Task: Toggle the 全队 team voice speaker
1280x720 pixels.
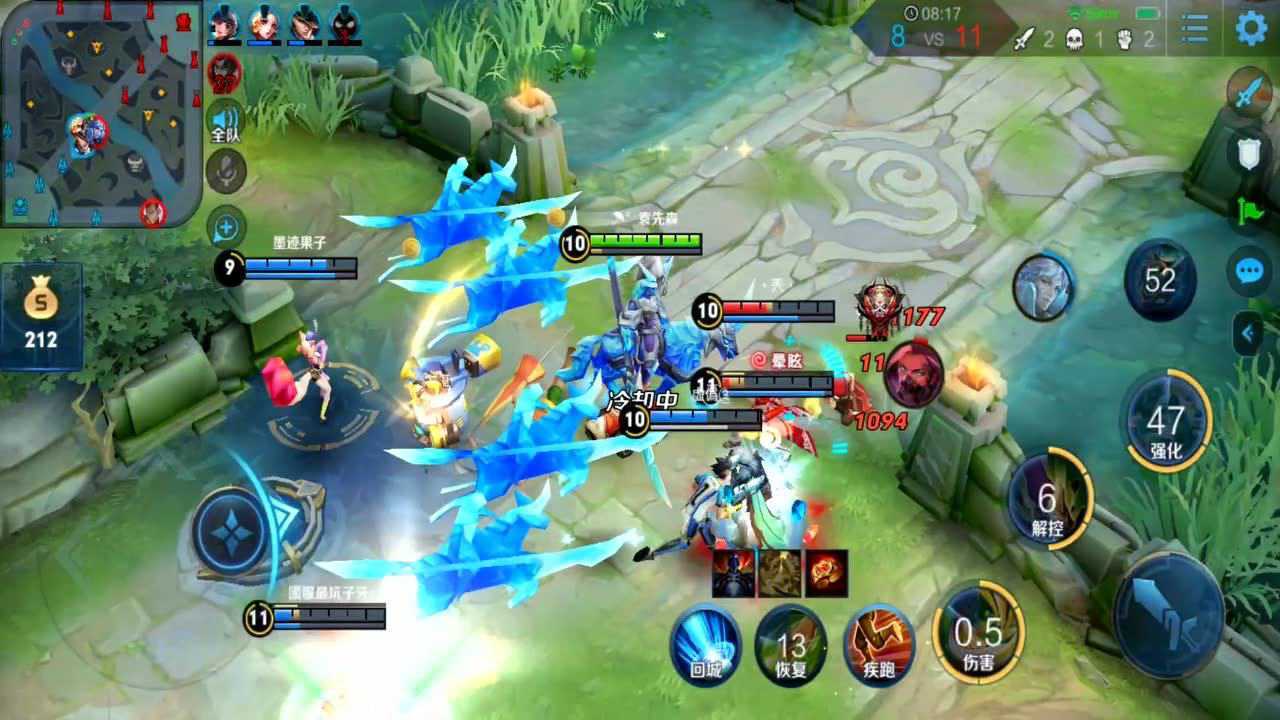Action: (x=226, y=121)
